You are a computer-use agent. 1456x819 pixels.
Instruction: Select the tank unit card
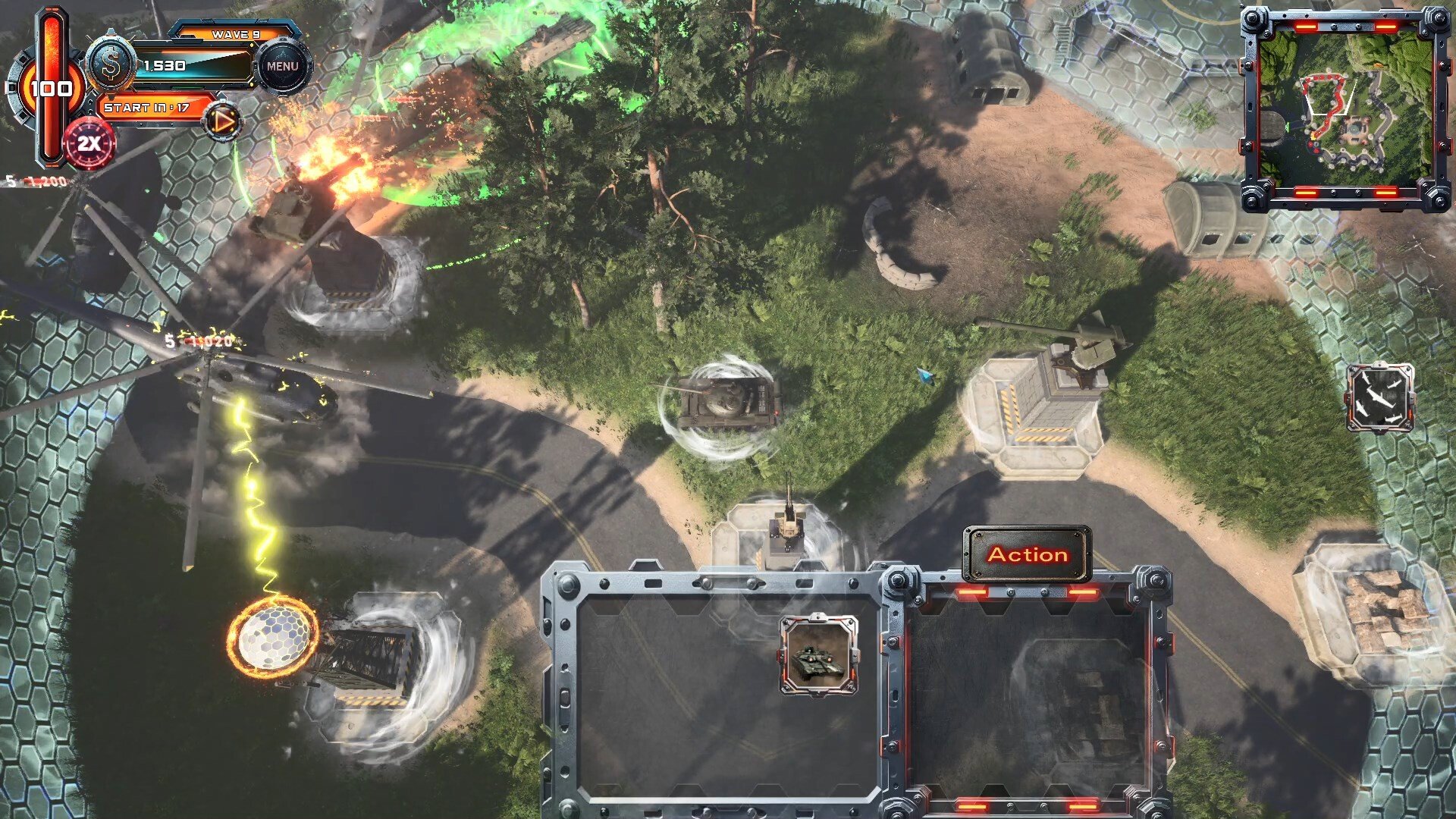pyautogui.click(x=819, y=655)
